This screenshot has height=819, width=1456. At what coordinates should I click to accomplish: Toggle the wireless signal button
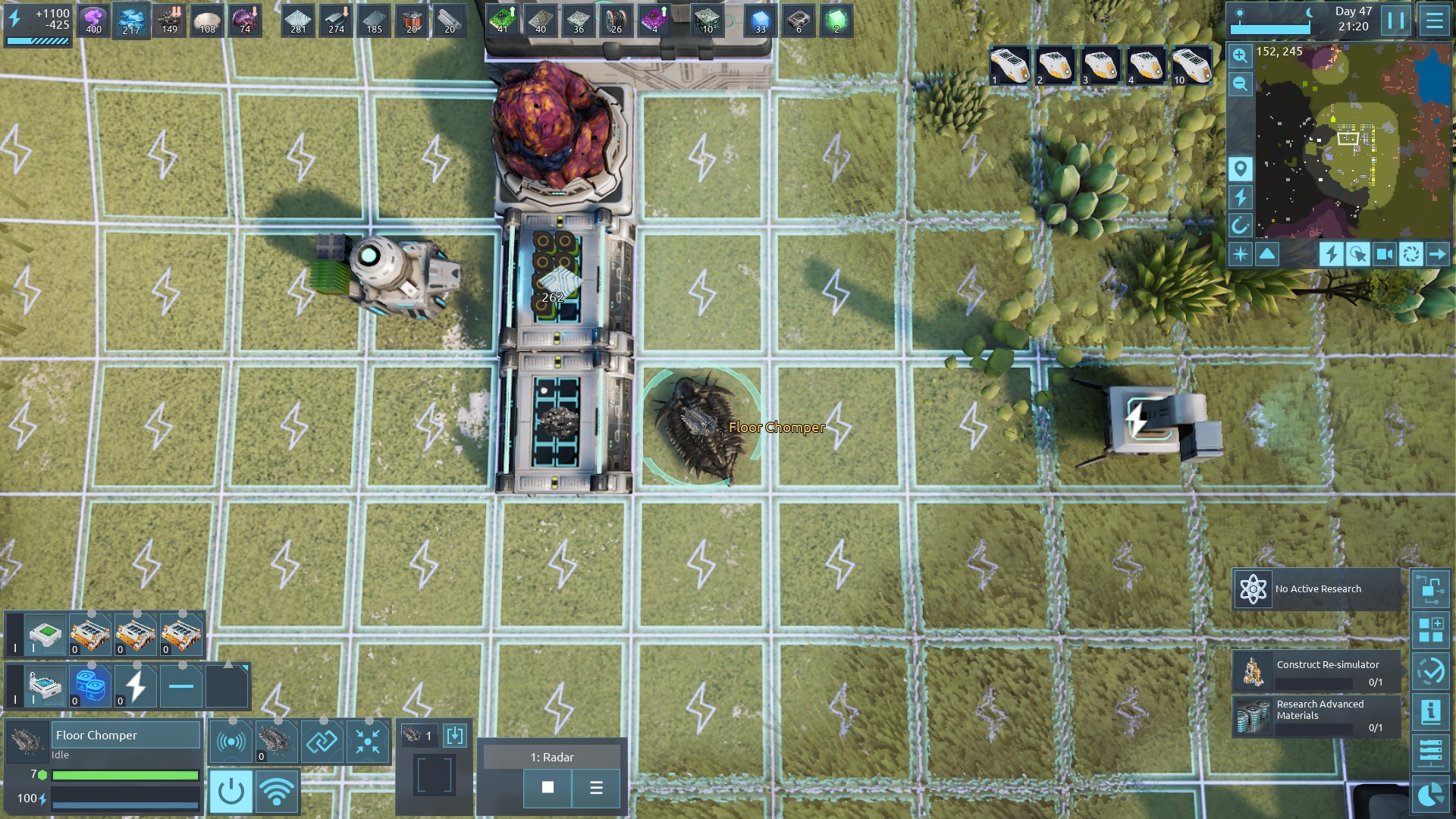[x=277, y=792]
